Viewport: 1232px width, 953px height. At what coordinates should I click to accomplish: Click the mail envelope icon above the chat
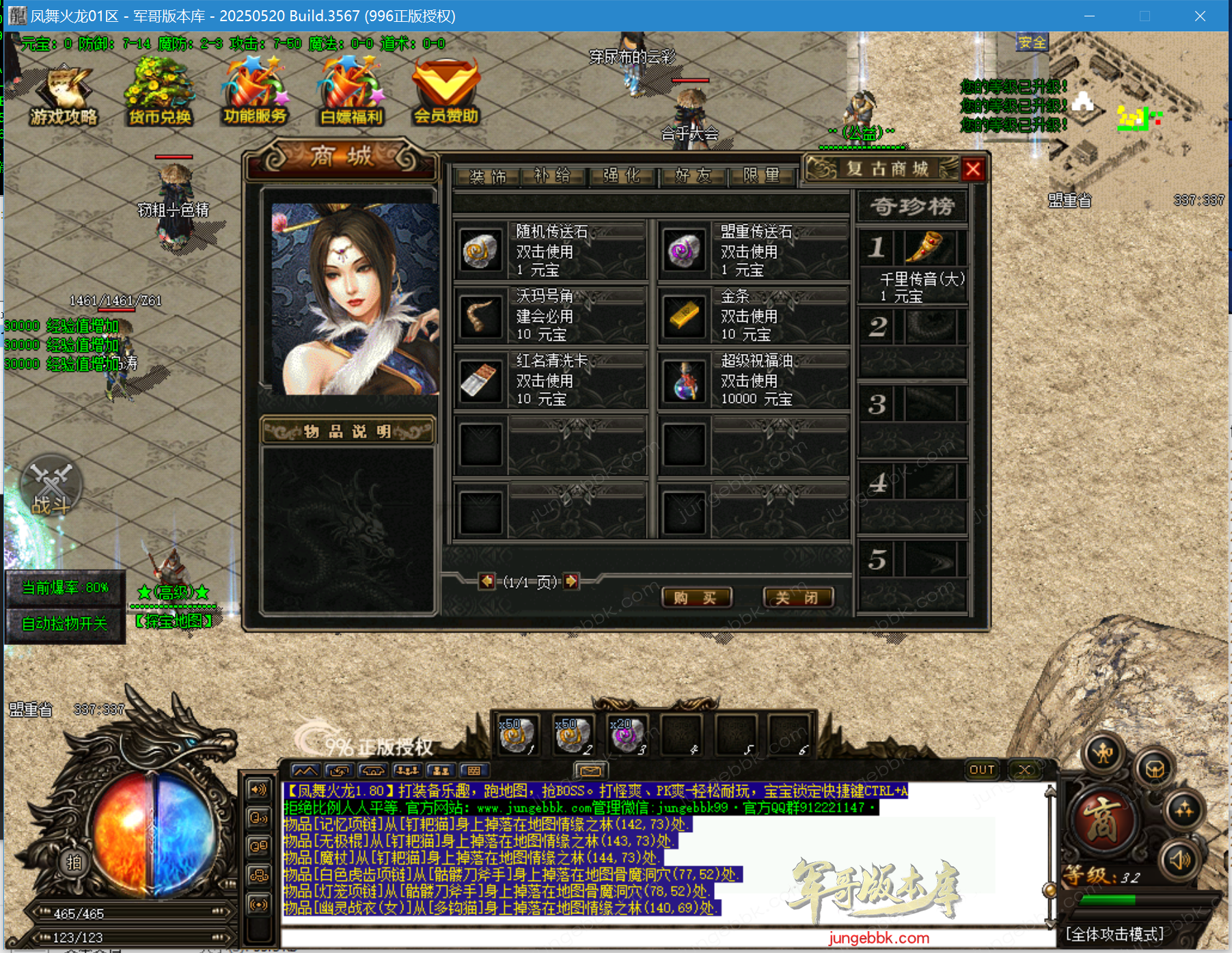(590, 771)
